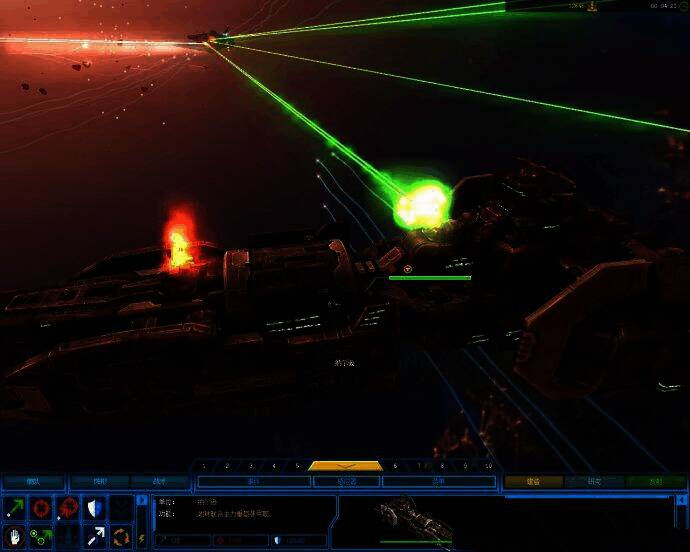The height and width of the screenshot is (552, 690).
Task: Click the yellow lightning bolt icon
Action: click(141, 539)
